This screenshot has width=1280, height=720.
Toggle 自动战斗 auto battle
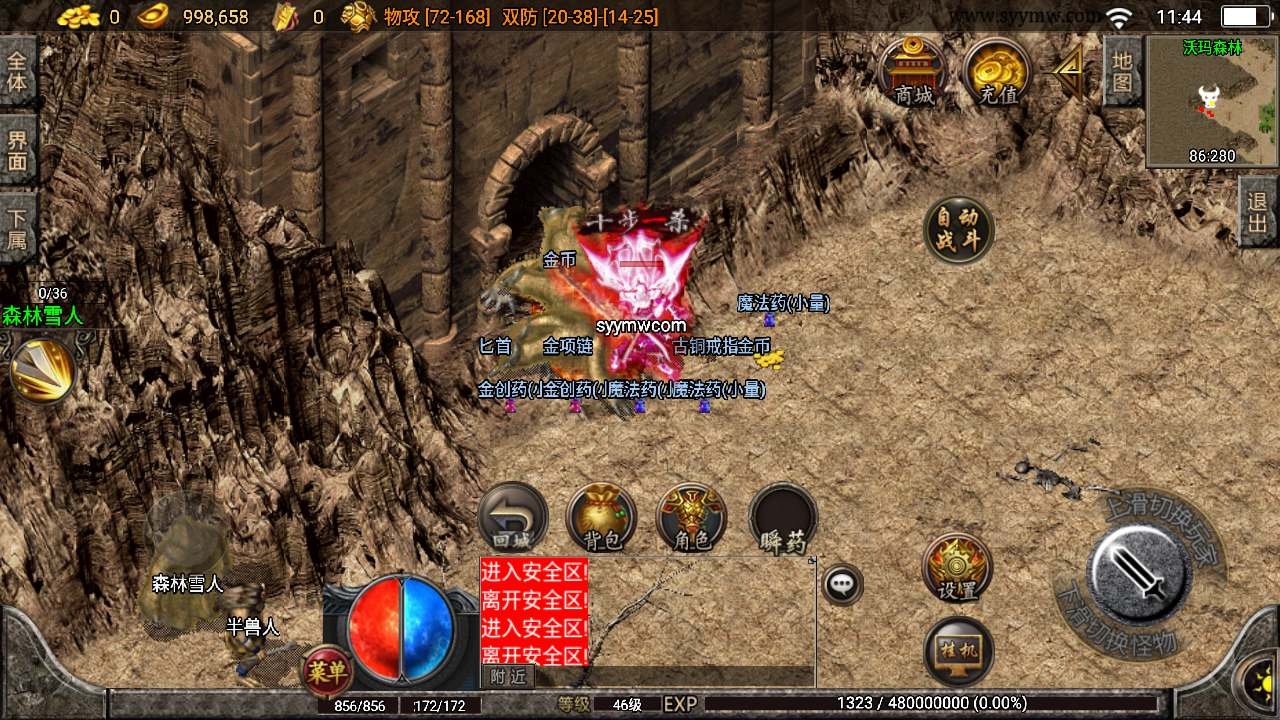tap(958, 230)
